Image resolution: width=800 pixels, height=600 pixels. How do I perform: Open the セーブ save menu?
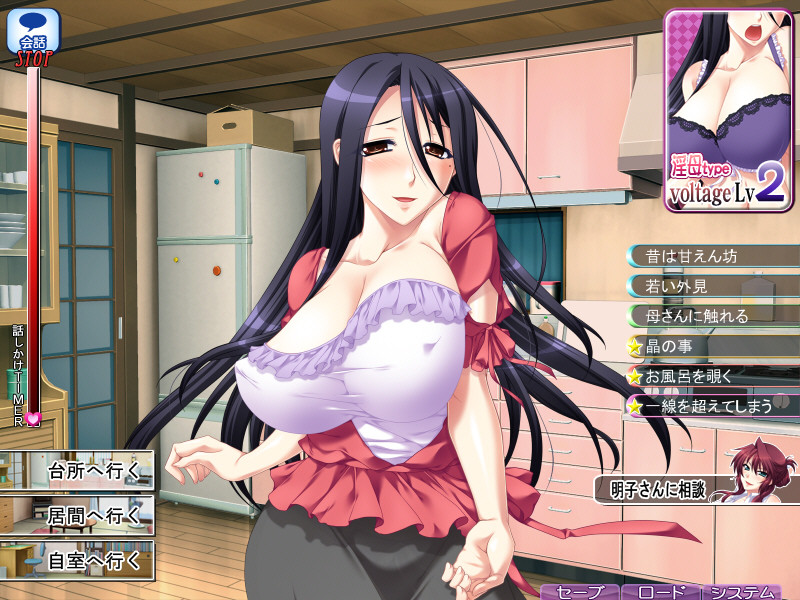580,591
